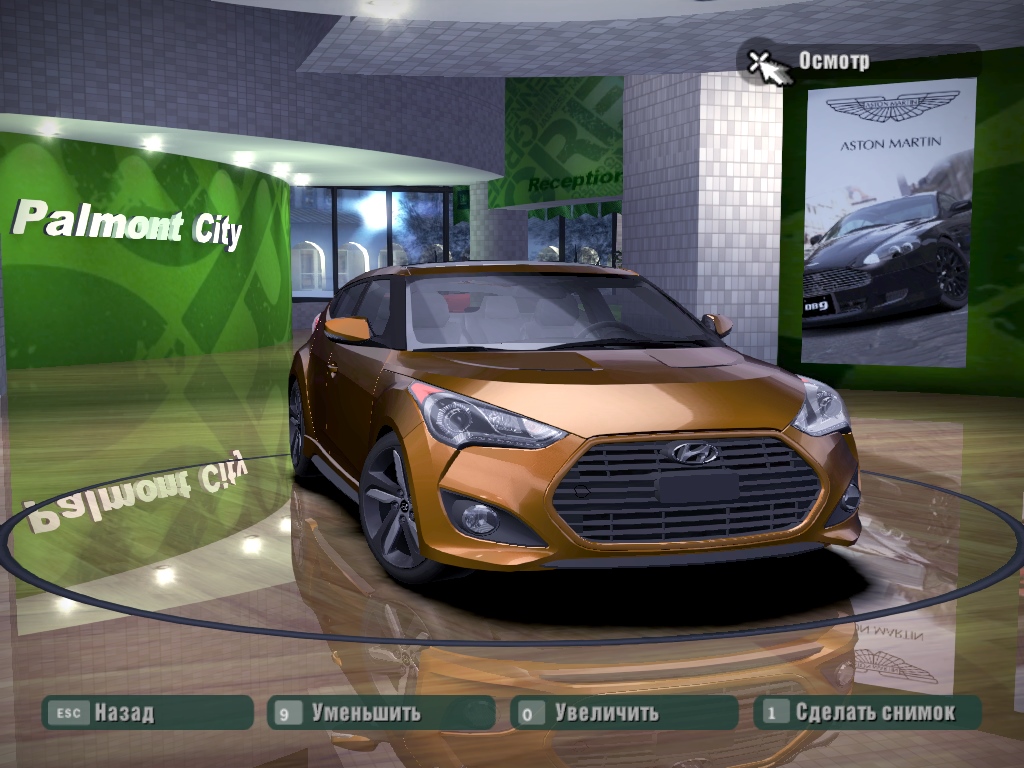Zoom in with Увеличить button
Image resolution: width=1024 pixels, height=768 pixels.
point(623,713)
